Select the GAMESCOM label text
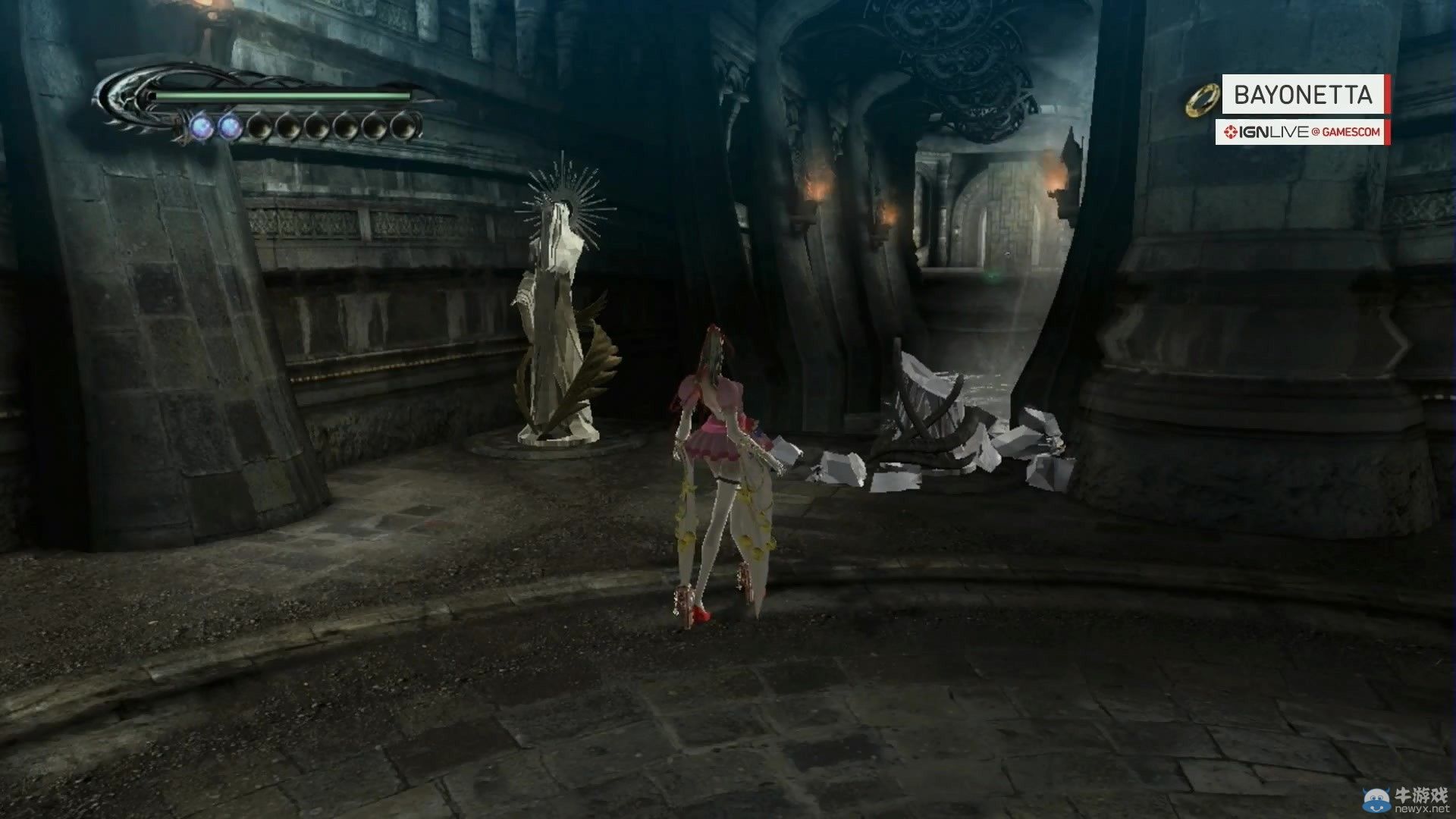1456x819 pixels. click(1351, 132)
